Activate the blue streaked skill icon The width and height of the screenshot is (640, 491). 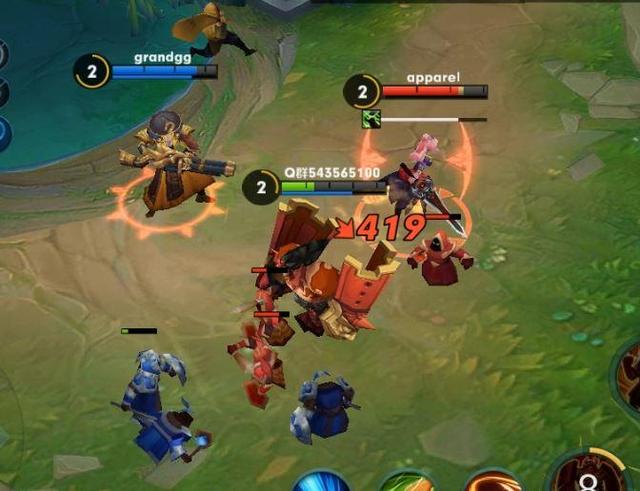(x=320, y=484)
